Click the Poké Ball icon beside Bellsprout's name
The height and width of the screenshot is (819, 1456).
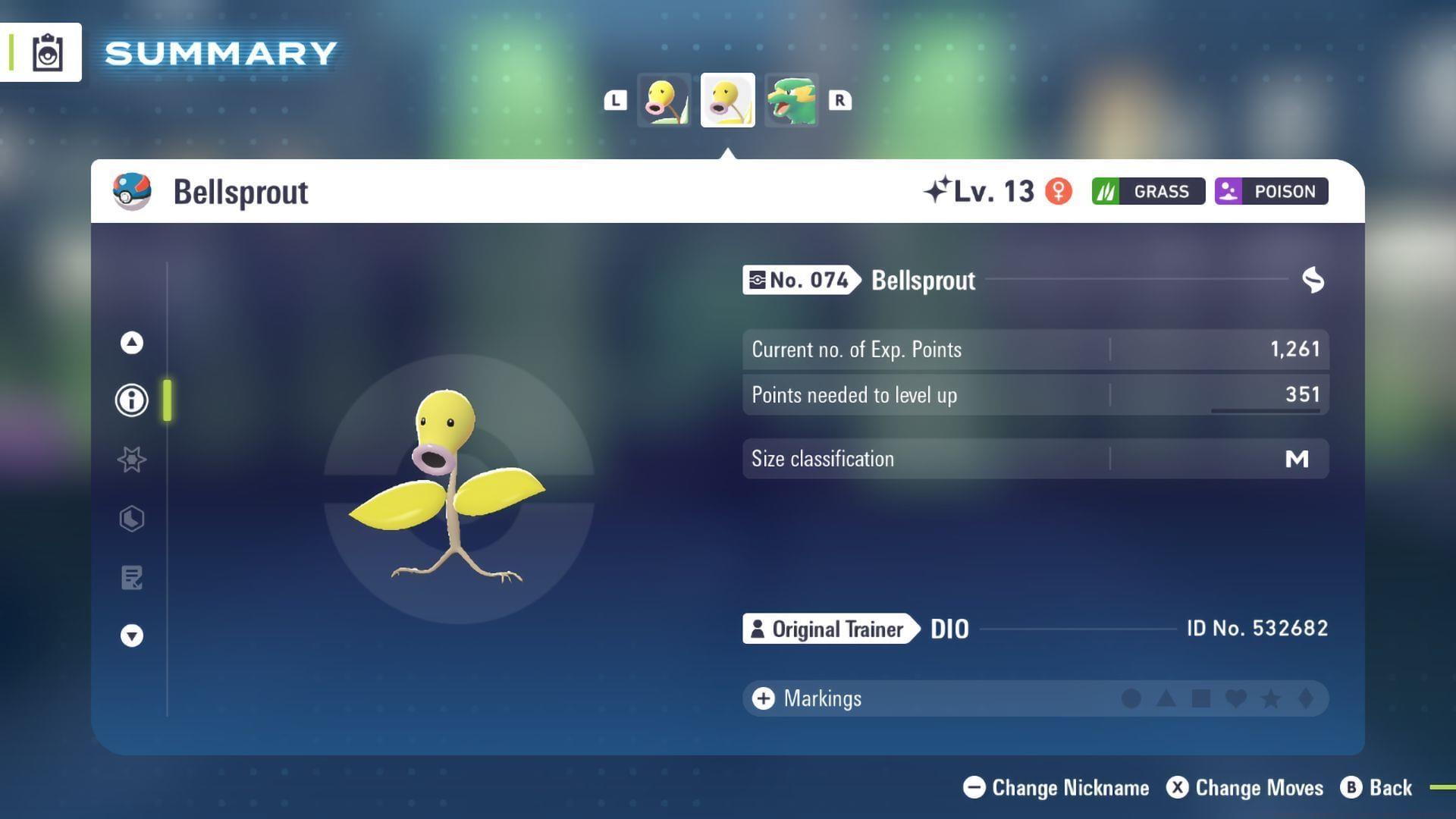(130, 191)
